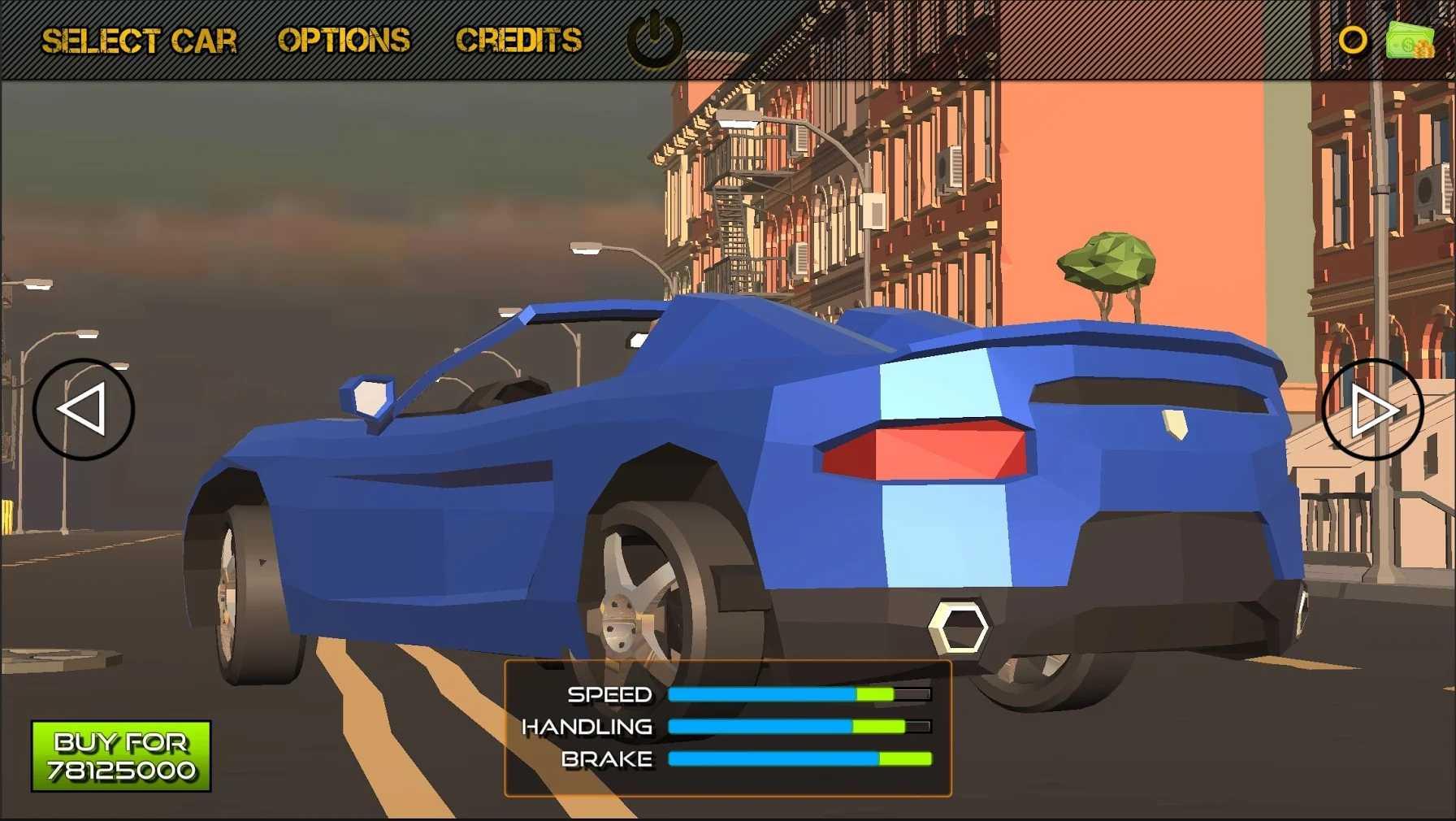
Task: Open the Select Car menu
Action: 139,41
